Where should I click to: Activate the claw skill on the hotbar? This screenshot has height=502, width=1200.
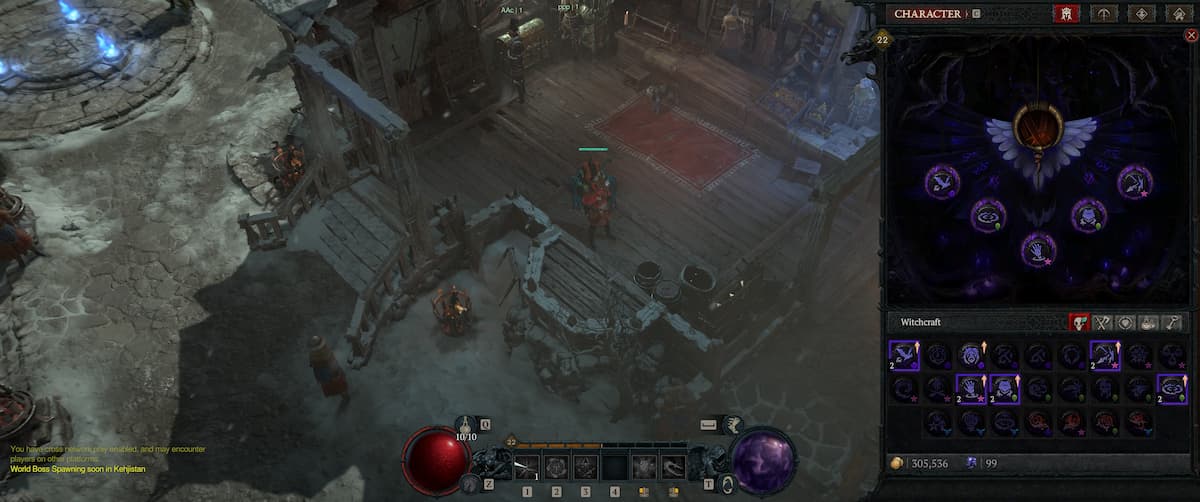pos(673,465)
